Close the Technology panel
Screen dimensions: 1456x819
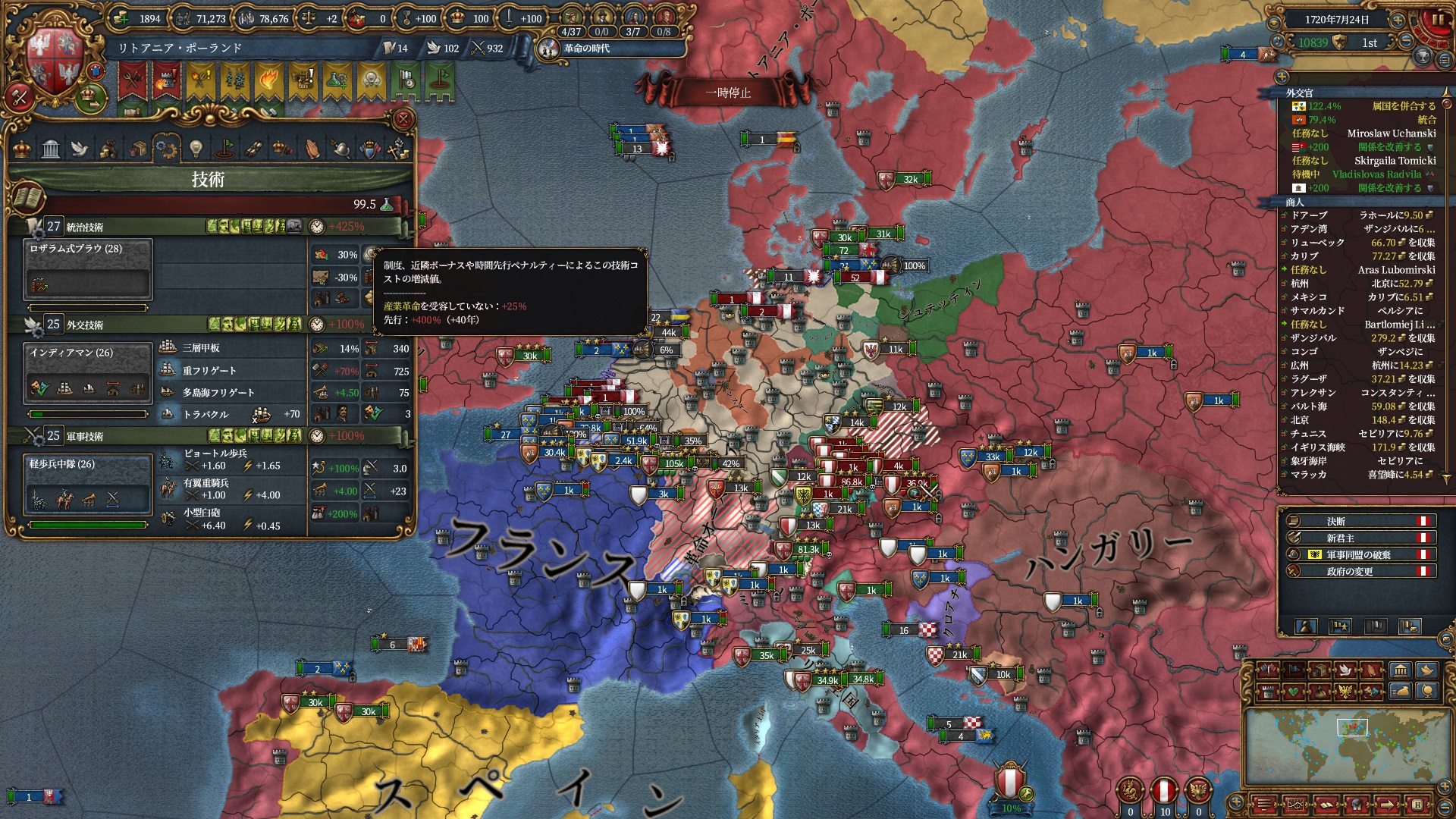point(403,120)
